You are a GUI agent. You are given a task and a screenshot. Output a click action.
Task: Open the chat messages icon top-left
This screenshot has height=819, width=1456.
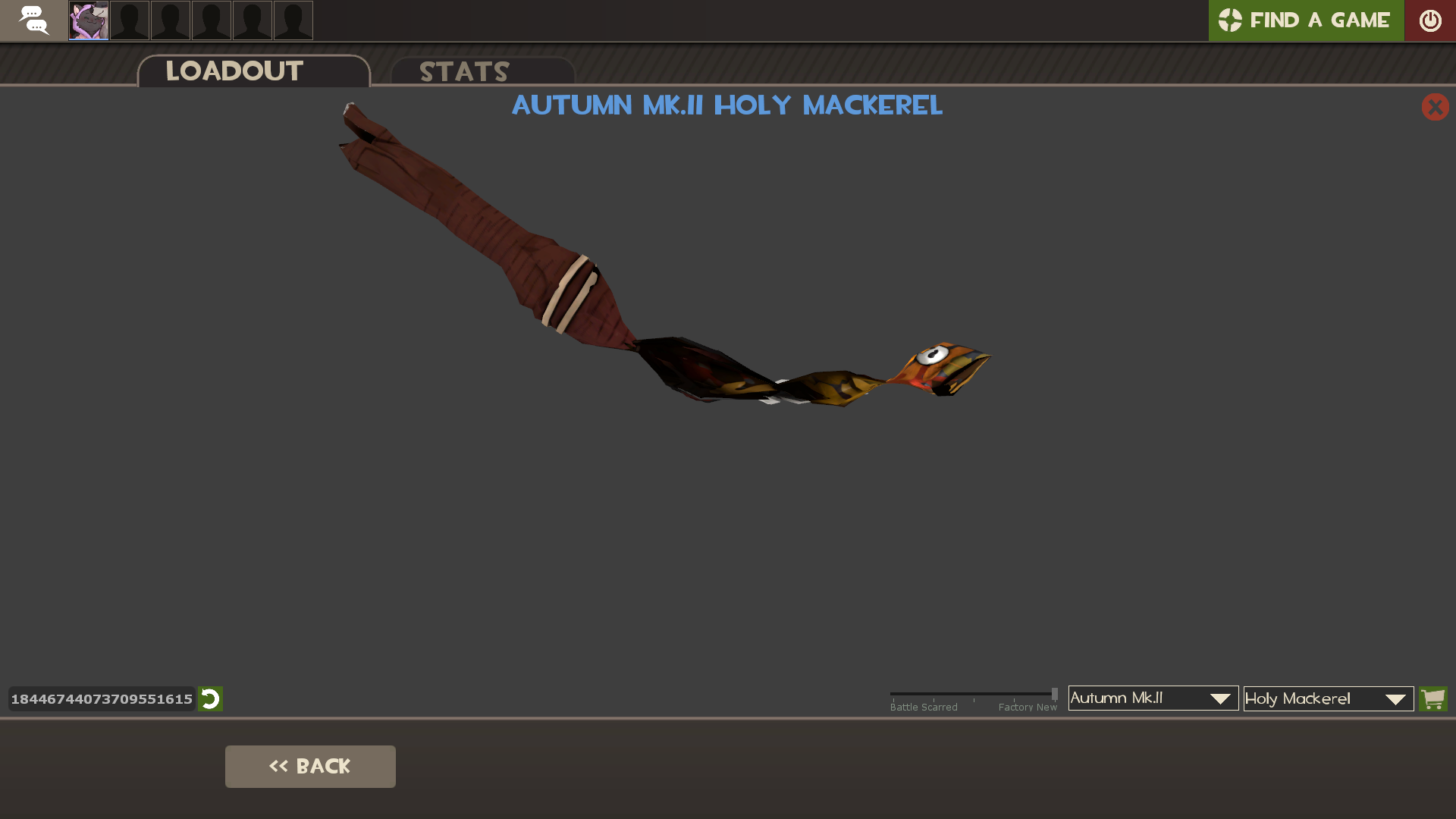tap(34, 20)
